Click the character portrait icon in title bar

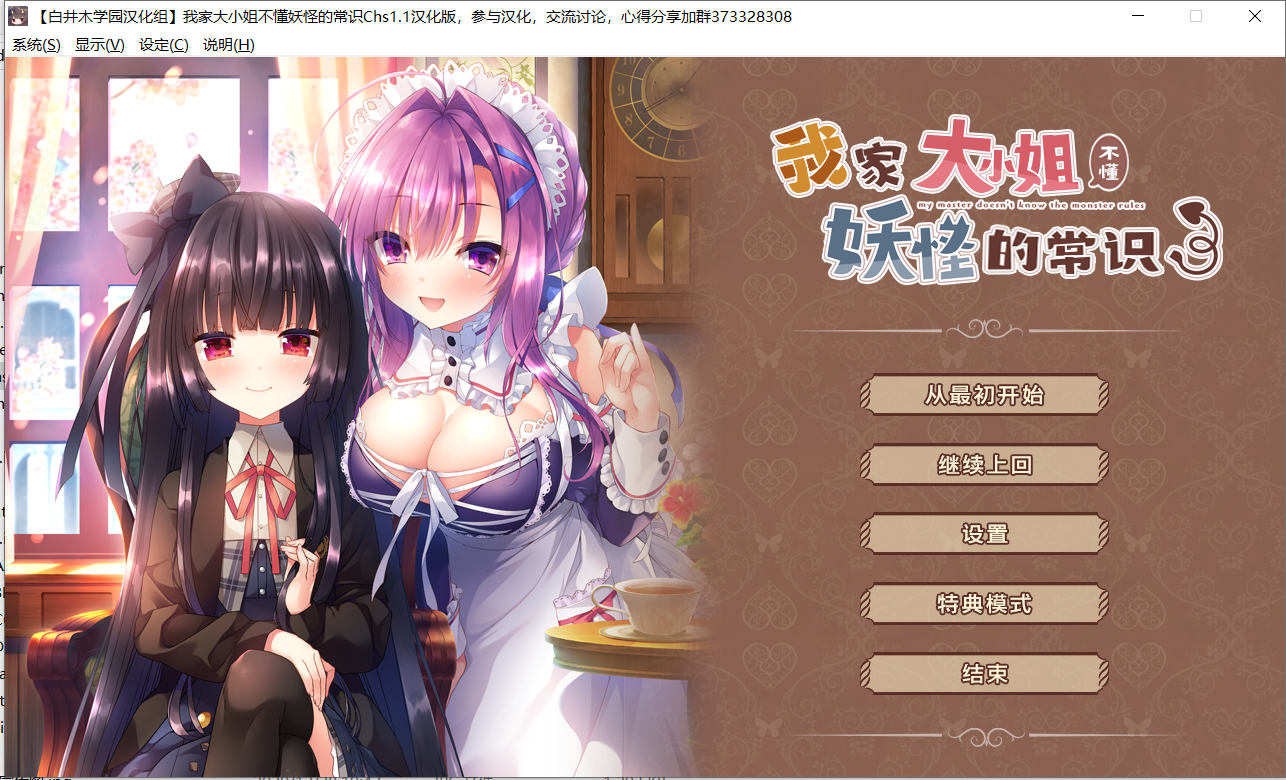(x=20, y=15)
